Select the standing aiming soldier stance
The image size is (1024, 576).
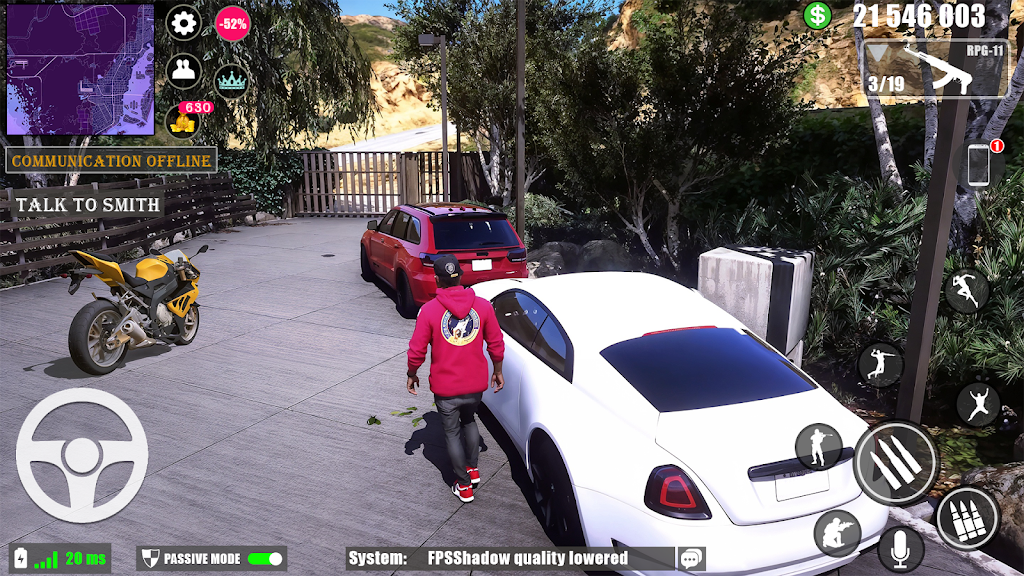click(818, 446)
